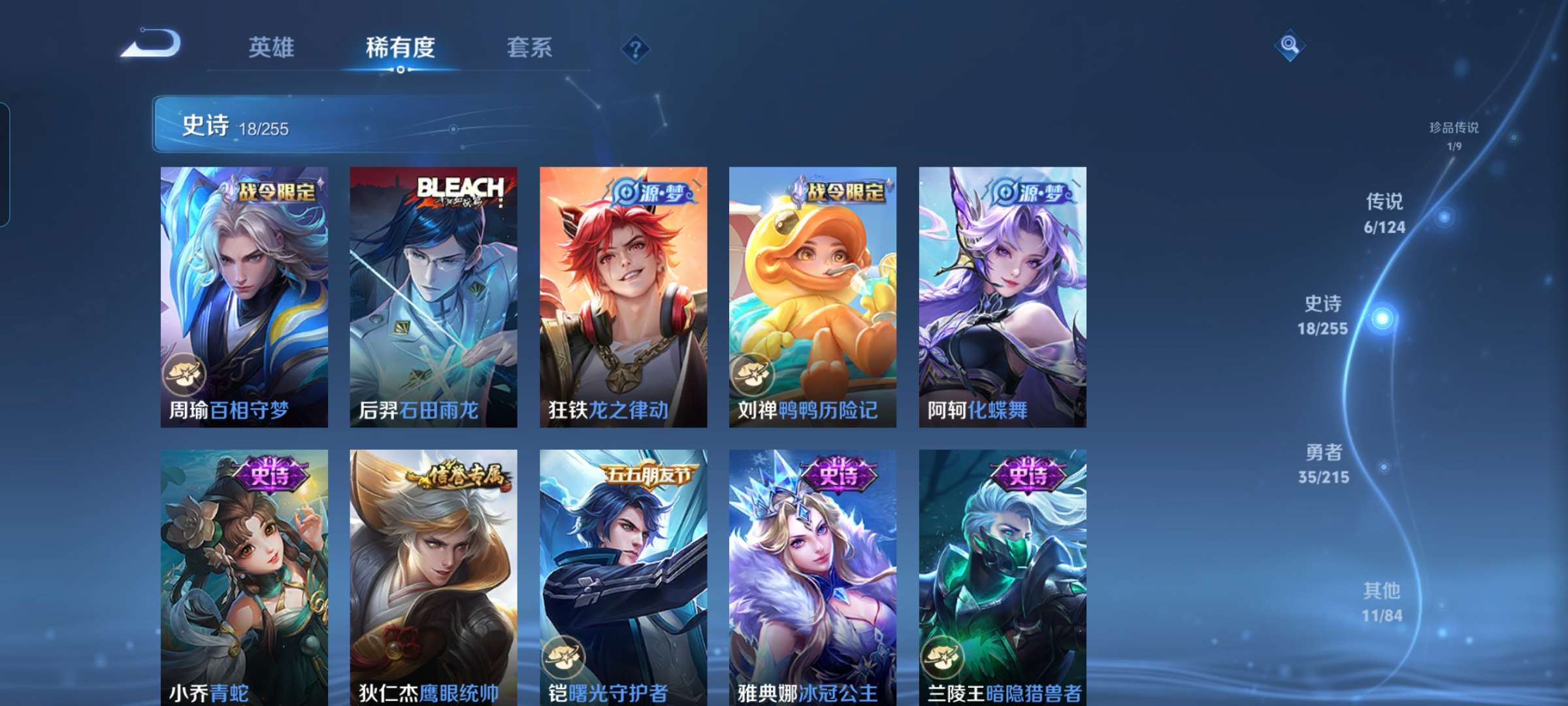Switch to the 套系 tab
The width and height of the screenshot is (1568, 706).
tap(529, 48)
